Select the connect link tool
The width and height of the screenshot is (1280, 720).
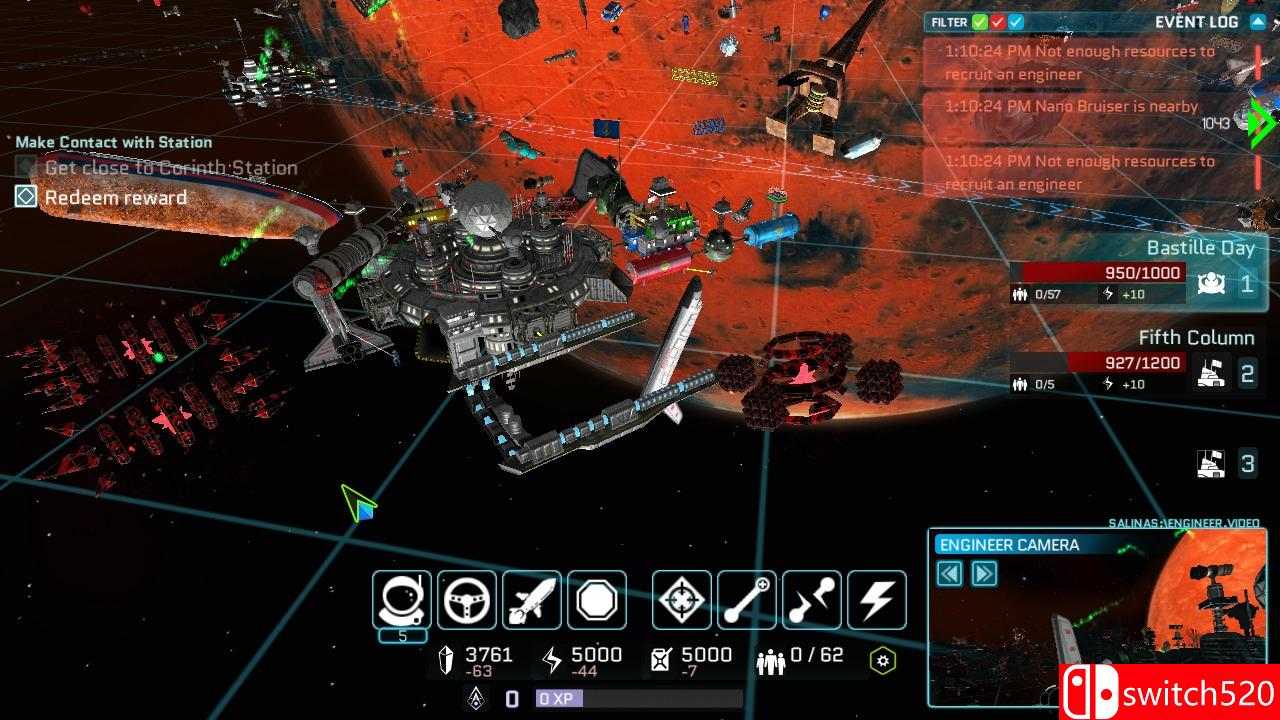[747, 600]
